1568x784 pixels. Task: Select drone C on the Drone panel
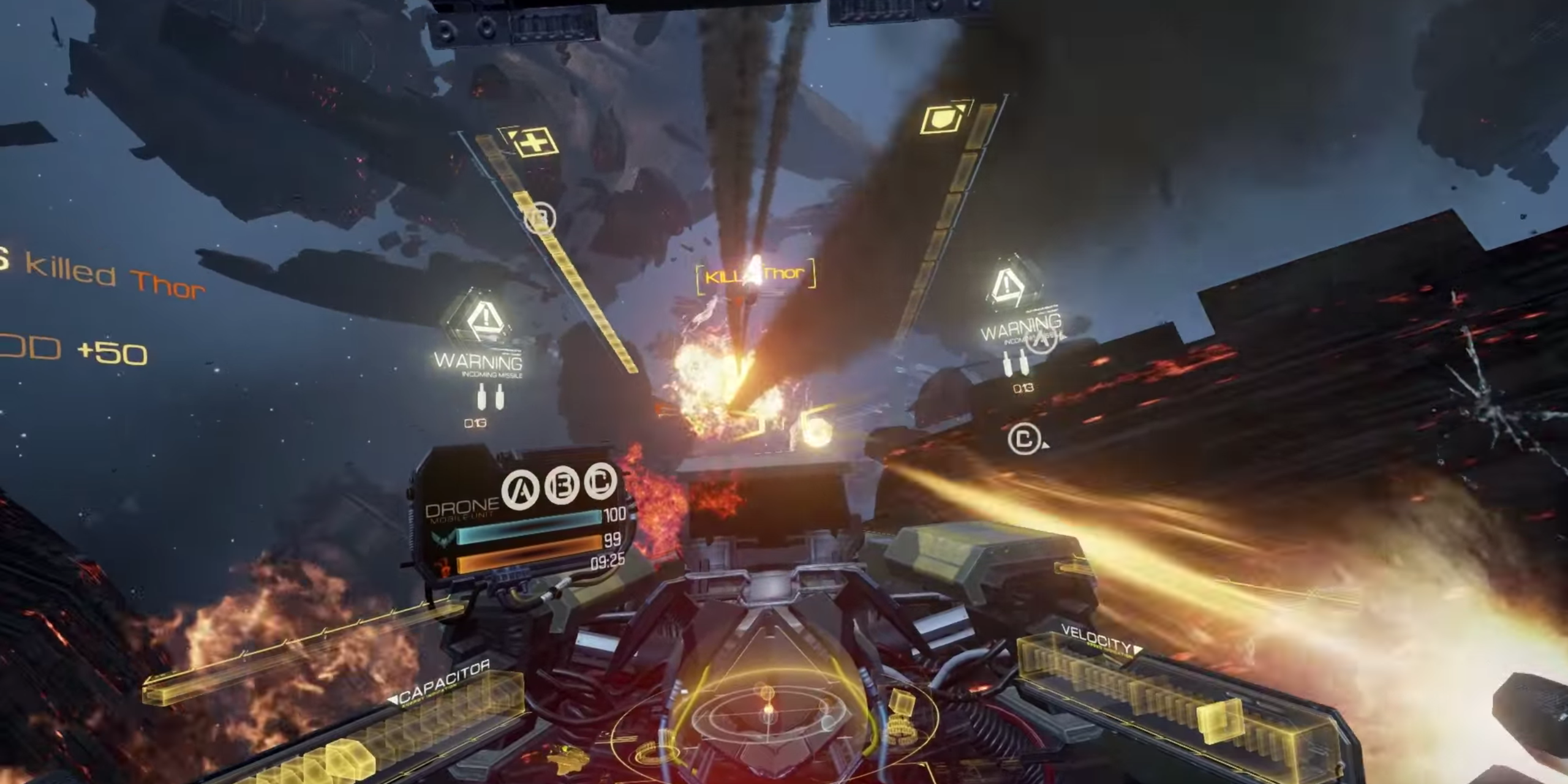(600, 481)
